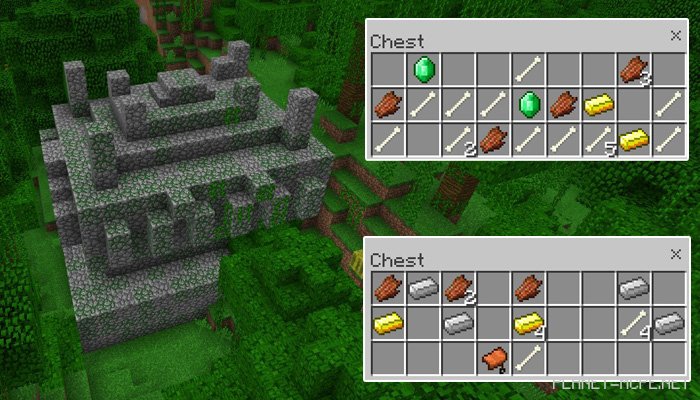The width and height of the screenshot is (700, 400).
Task: Take the saddle from the lower chest
Action: pyautogui.click(x=492, y=358)
